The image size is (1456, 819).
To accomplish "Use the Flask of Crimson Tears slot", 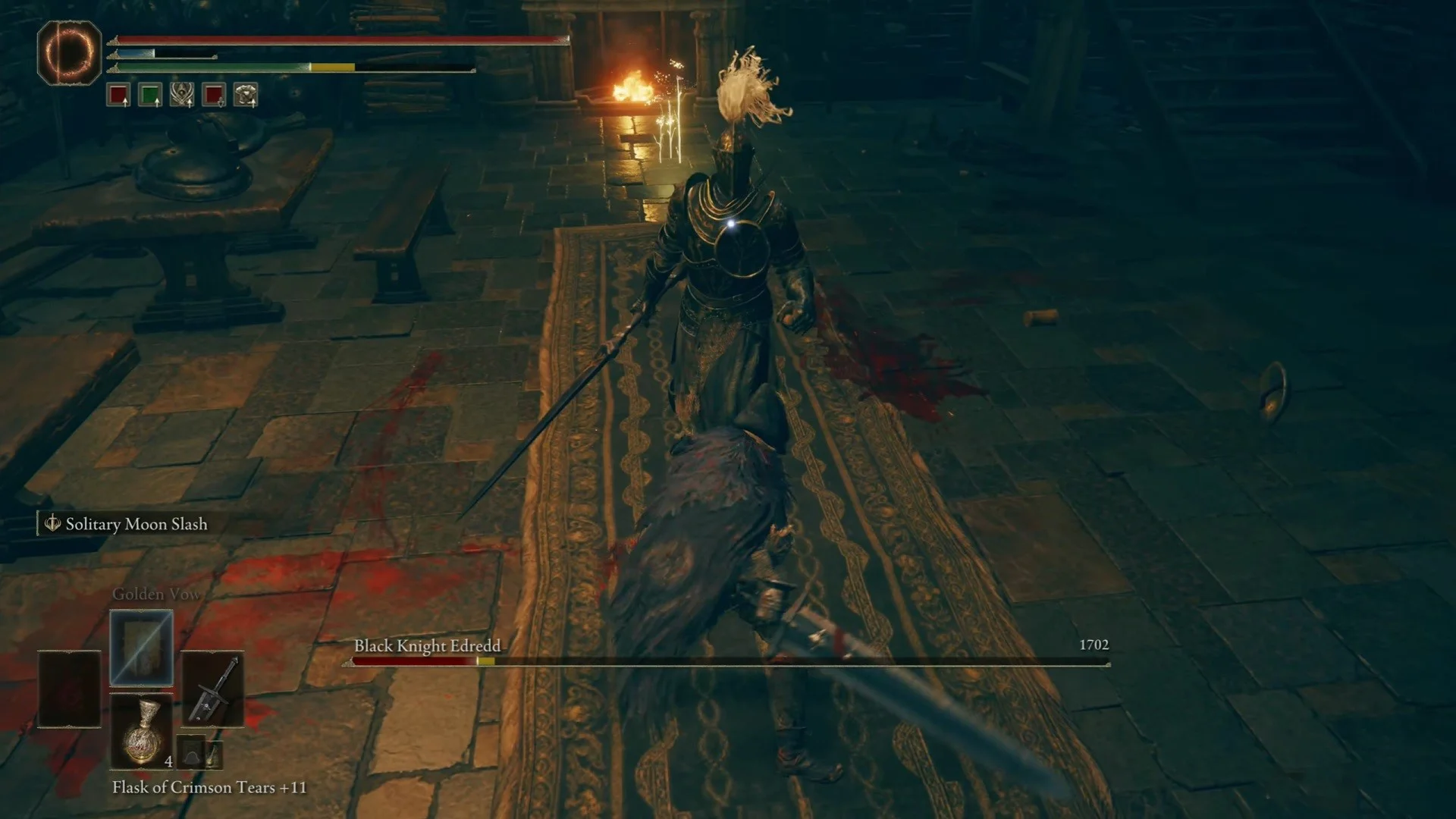I will pos(142,732).
